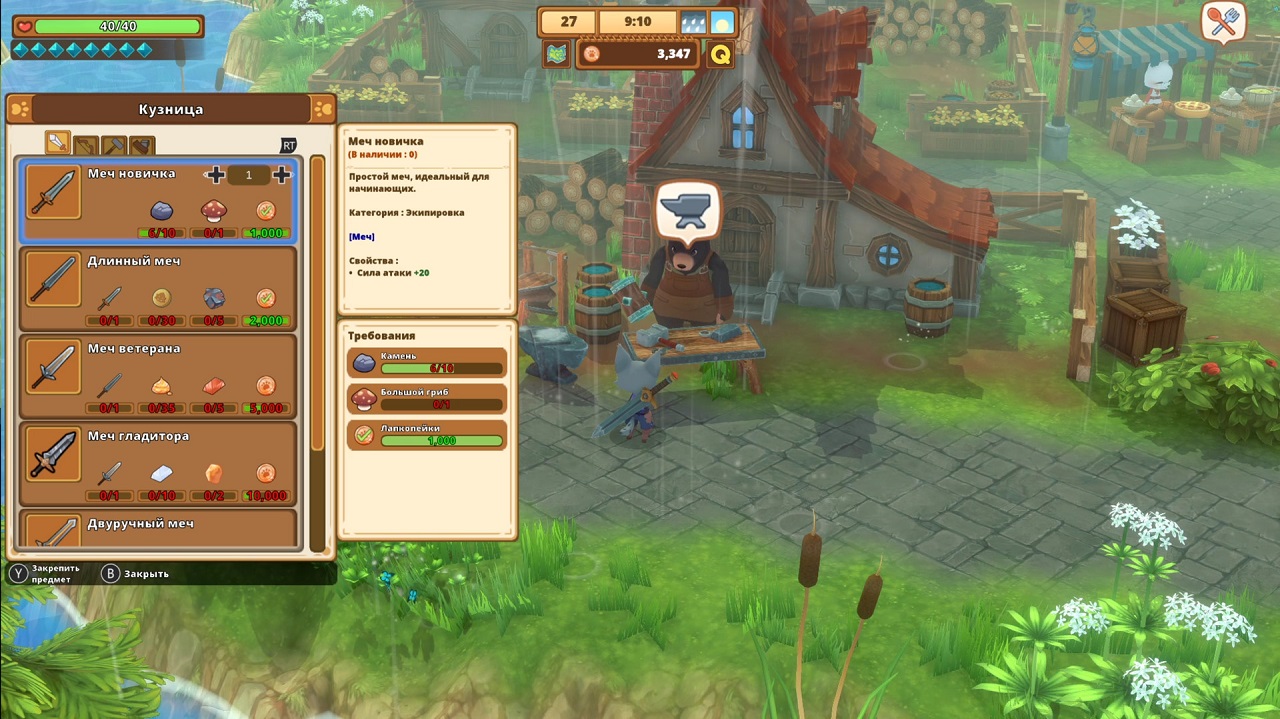Click the Лапкопейки requirement row
Viewport: 1280px width, 719px height.
(427, 435)
